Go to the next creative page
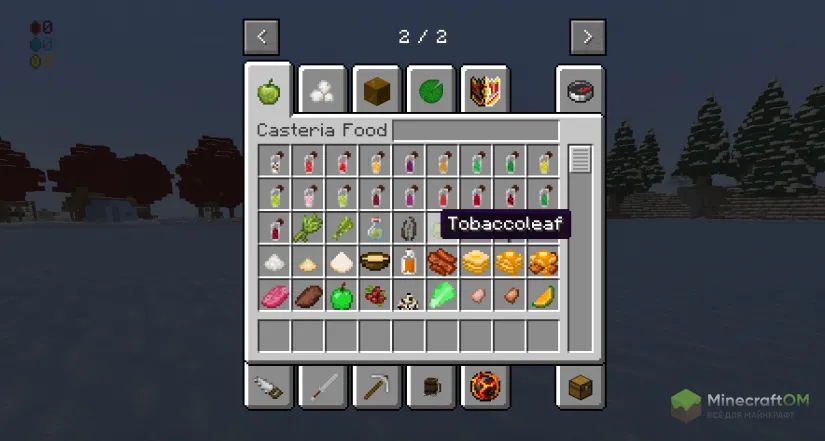This screenshot has width=825, height=441. pyautogui.click(x=587, y=37)
